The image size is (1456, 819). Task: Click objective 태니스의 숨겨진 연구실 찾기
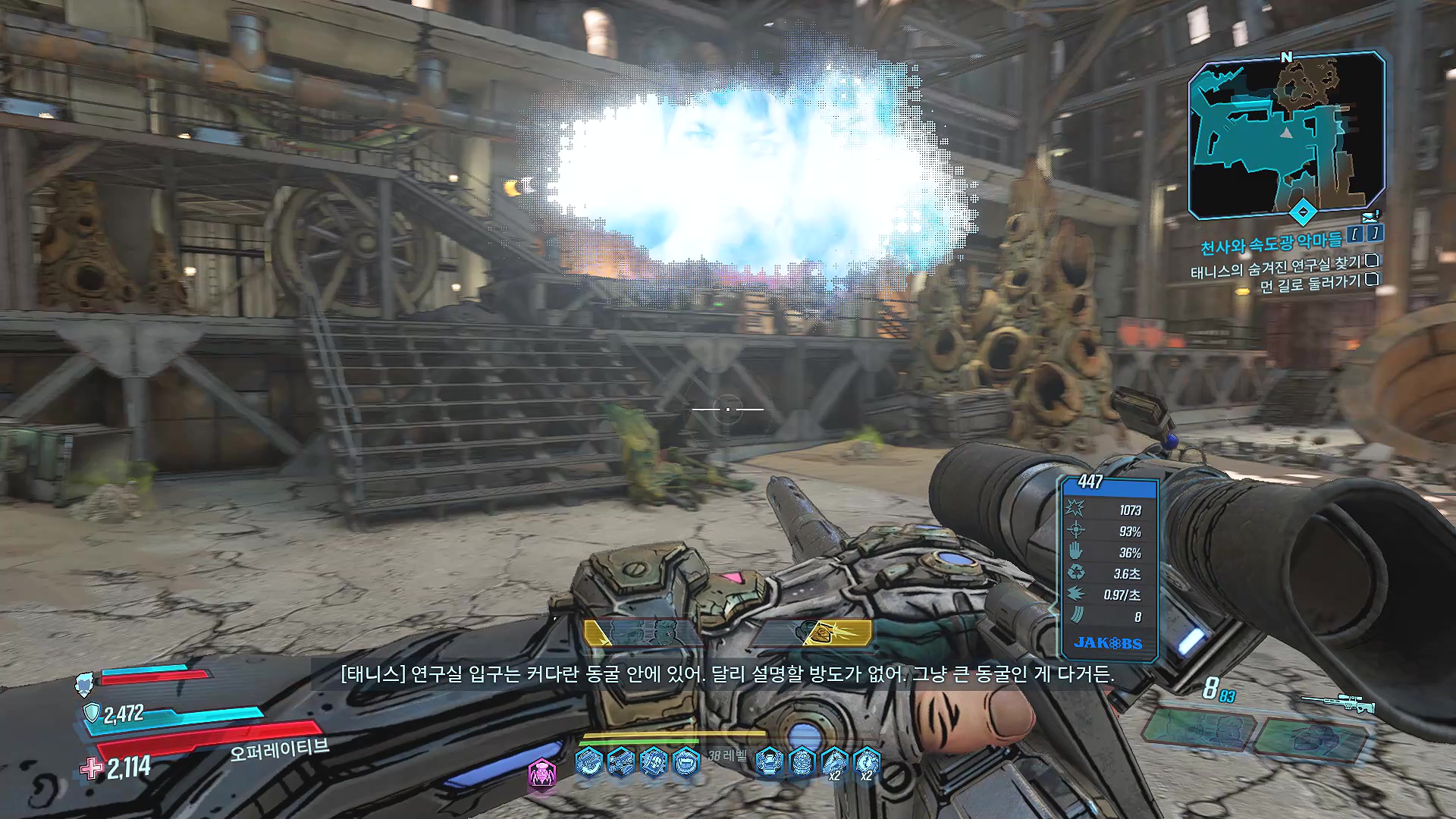coord(1276,266)
